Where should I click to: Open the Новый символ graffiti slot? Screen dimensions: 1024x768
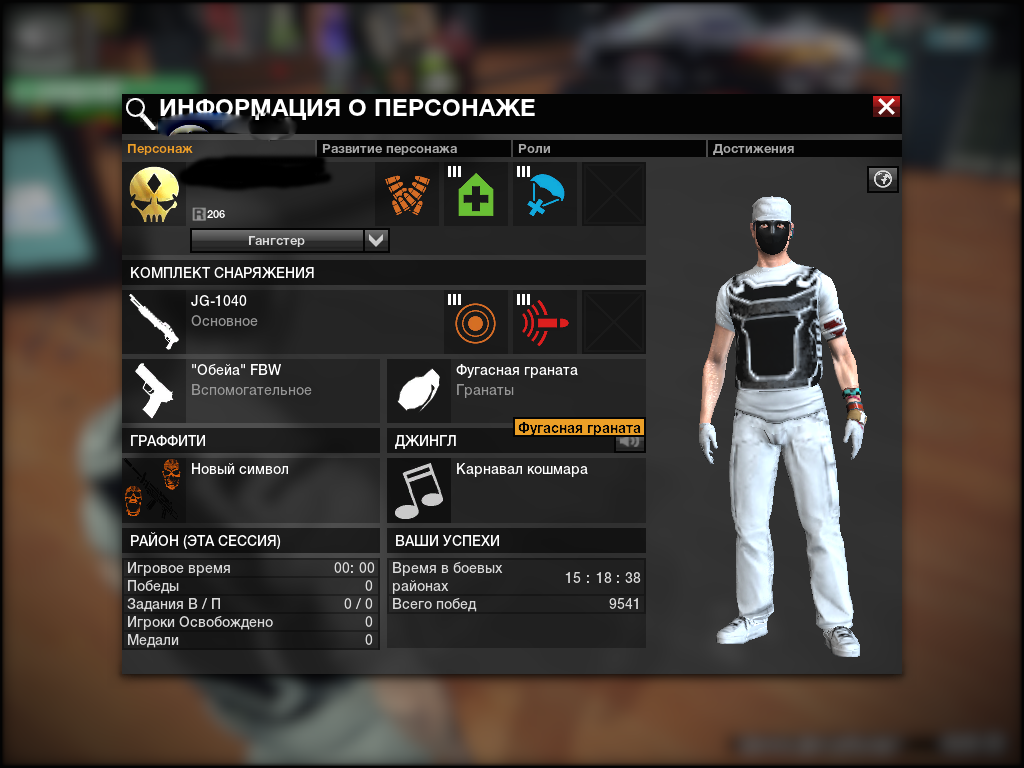[250, 490]
